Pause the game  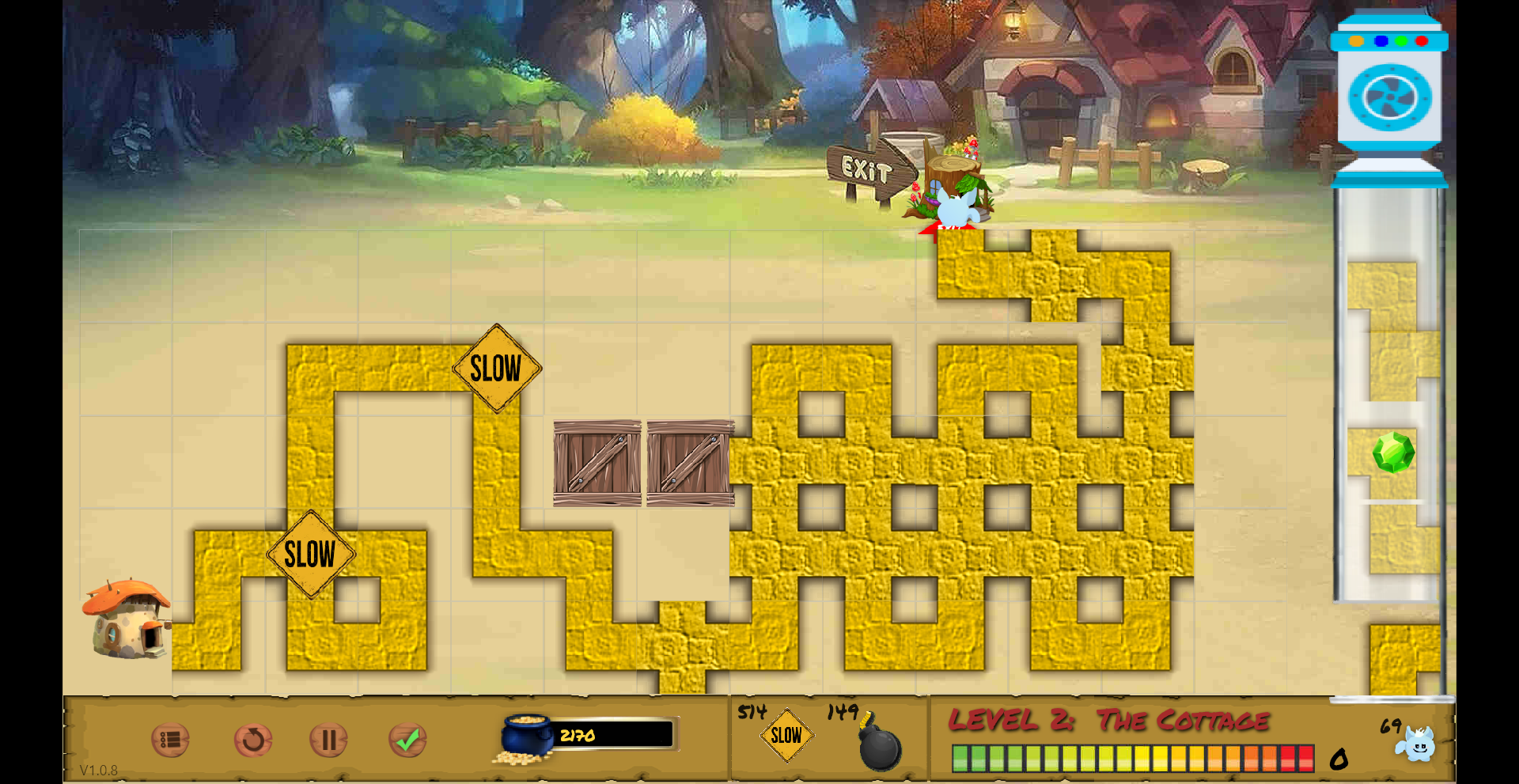pyautogui.click(x=328, y=740)
